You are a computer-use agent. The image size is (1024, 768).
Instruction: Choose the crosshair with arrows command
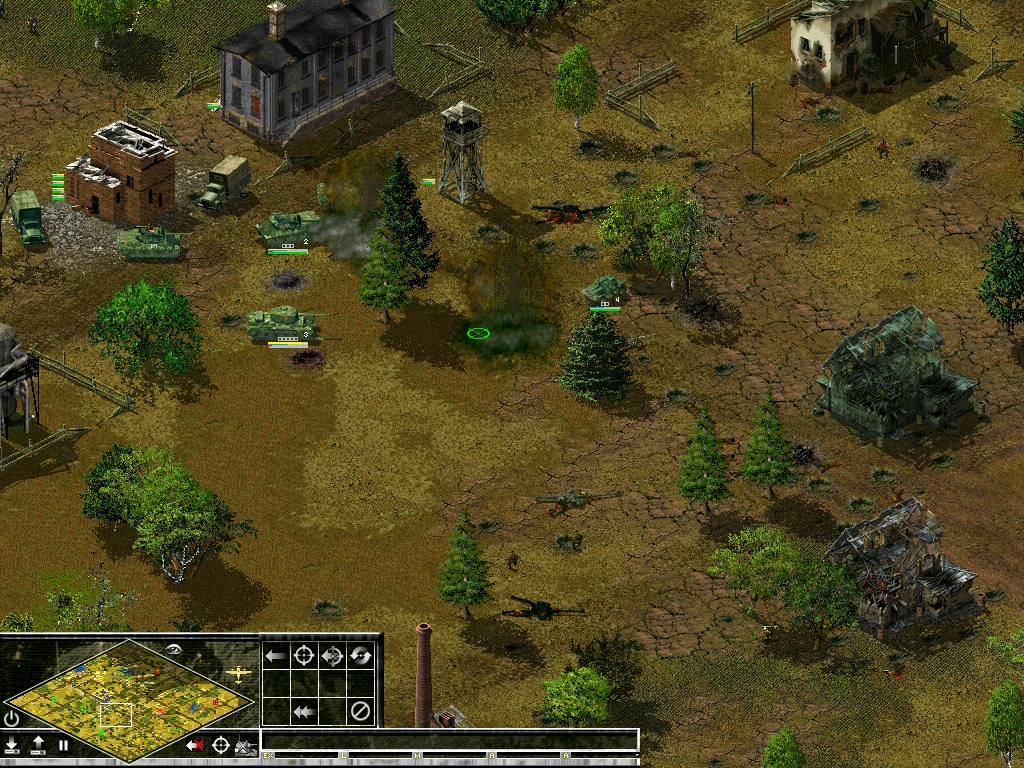332,656
